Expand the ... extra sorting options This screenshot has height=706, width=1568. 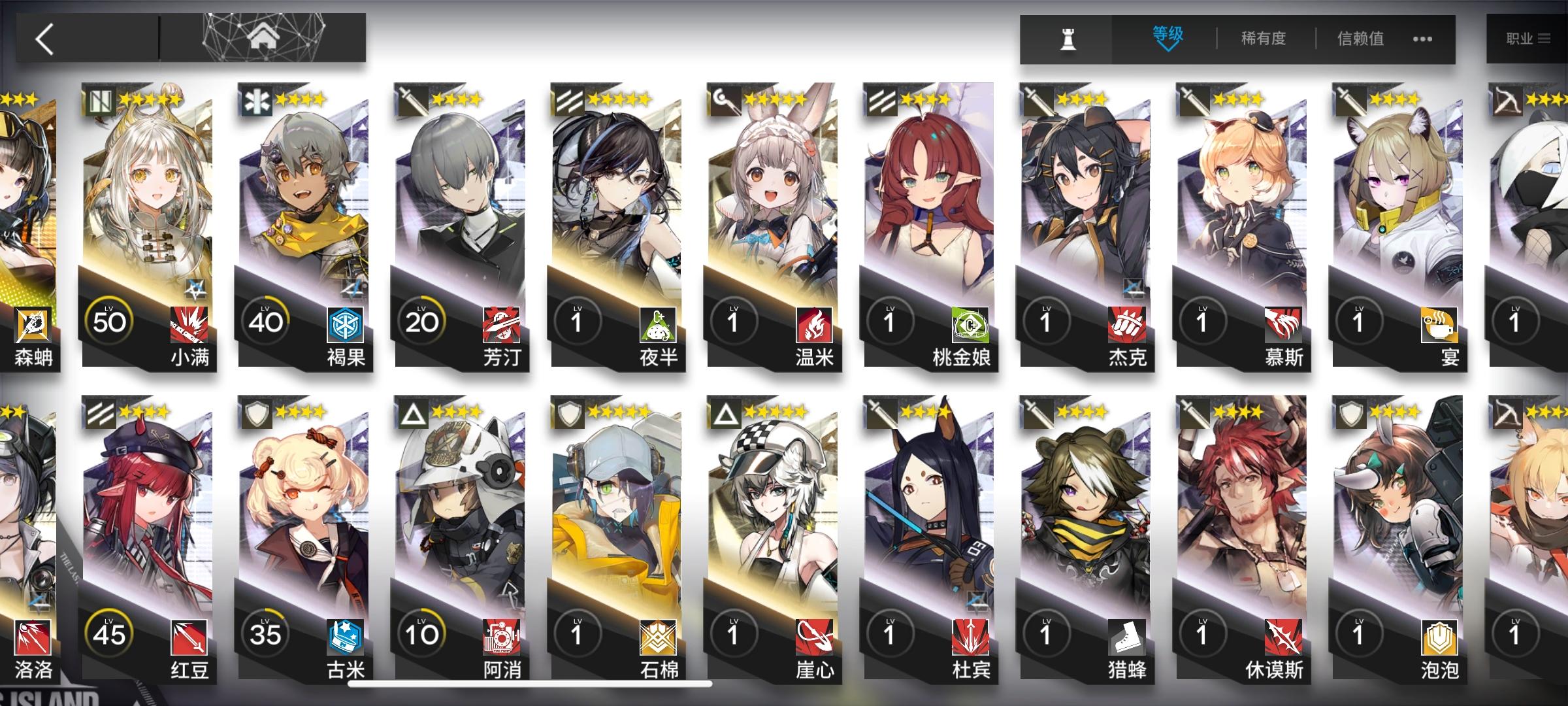tap(1423, 38)
